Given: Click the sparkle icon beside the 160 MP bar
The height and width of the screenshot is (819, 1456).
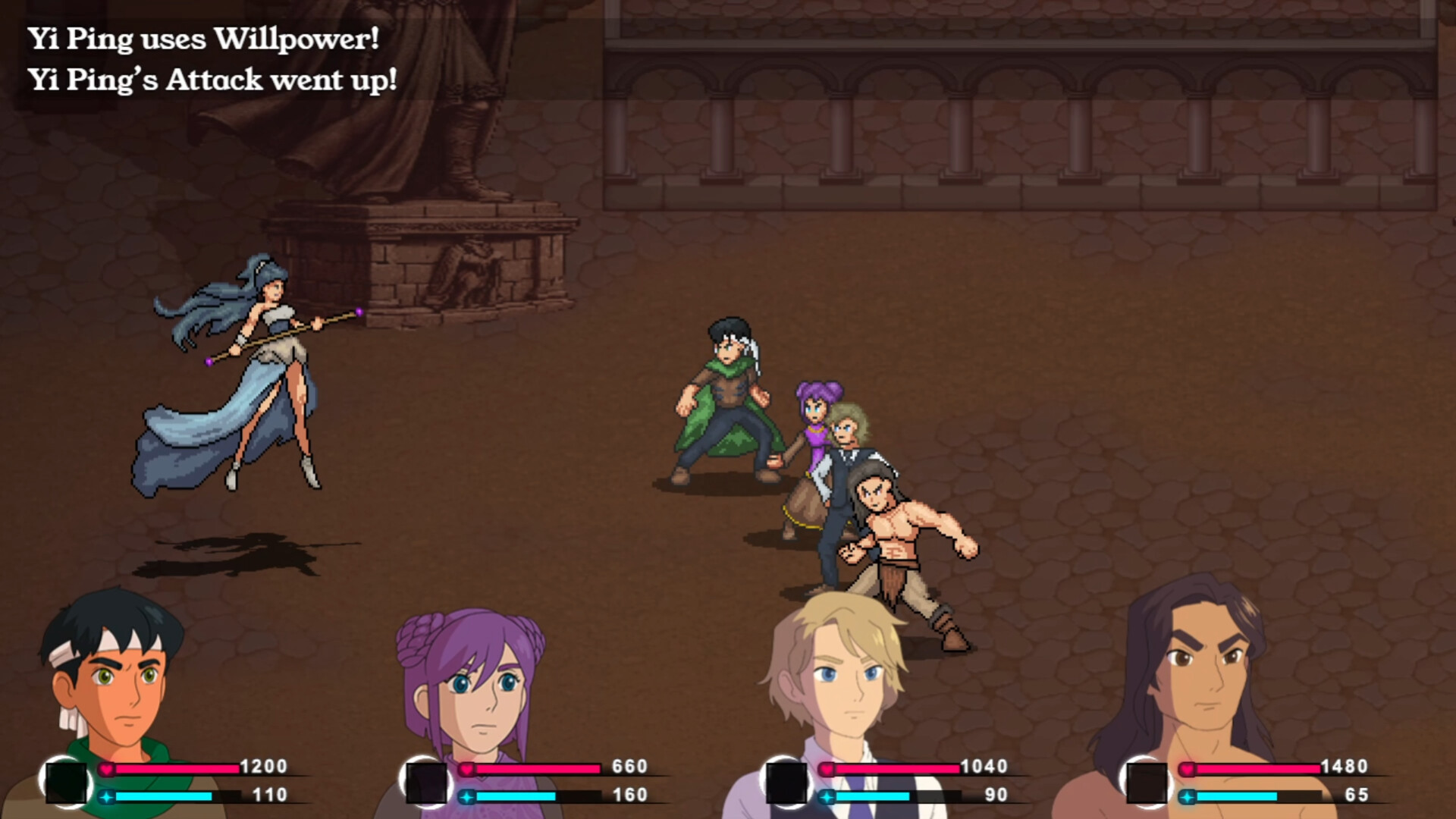Looking at the screenshot, I should pos(468,797).
